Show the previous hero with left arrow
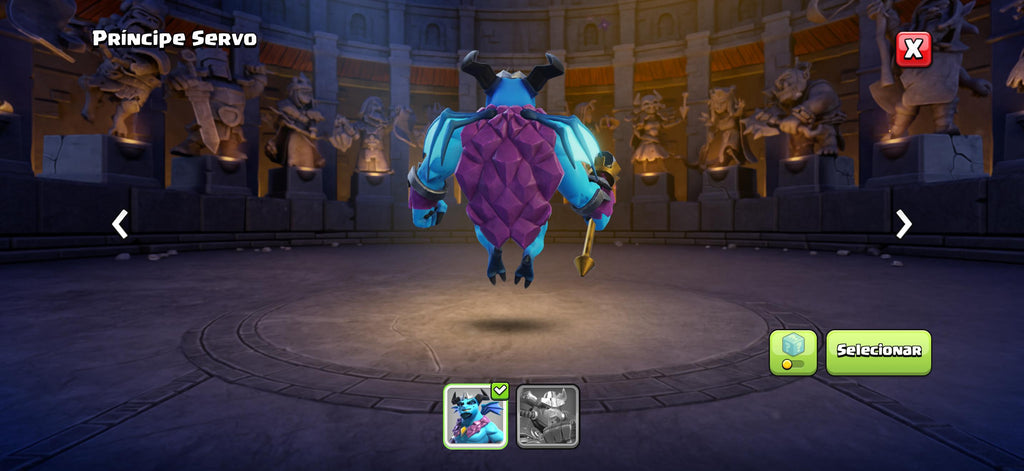Viewport: 1024px width, 471px height. point(120,224)
